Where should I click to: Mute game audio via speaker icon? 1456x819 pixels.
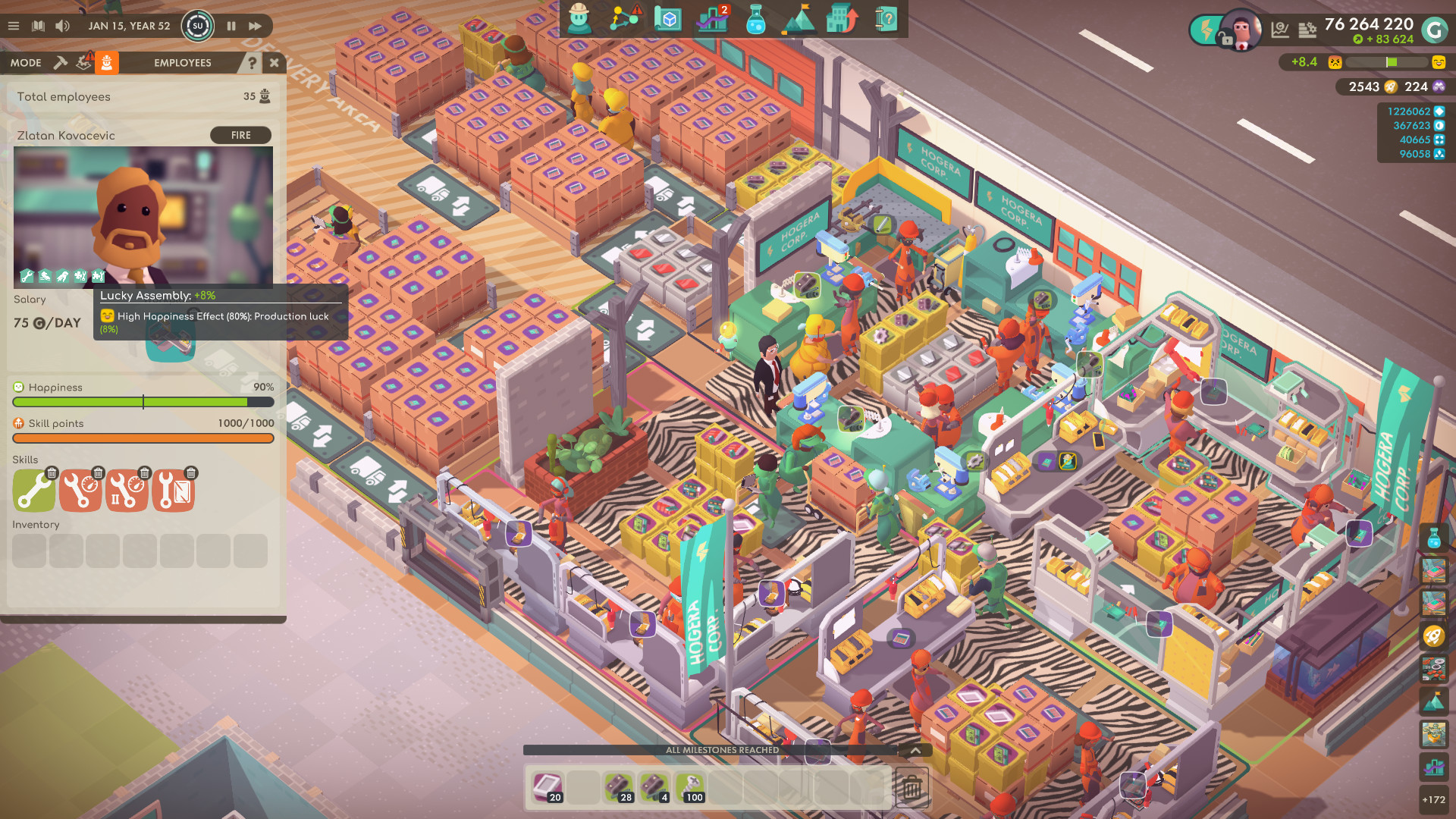tap(61, 25)
